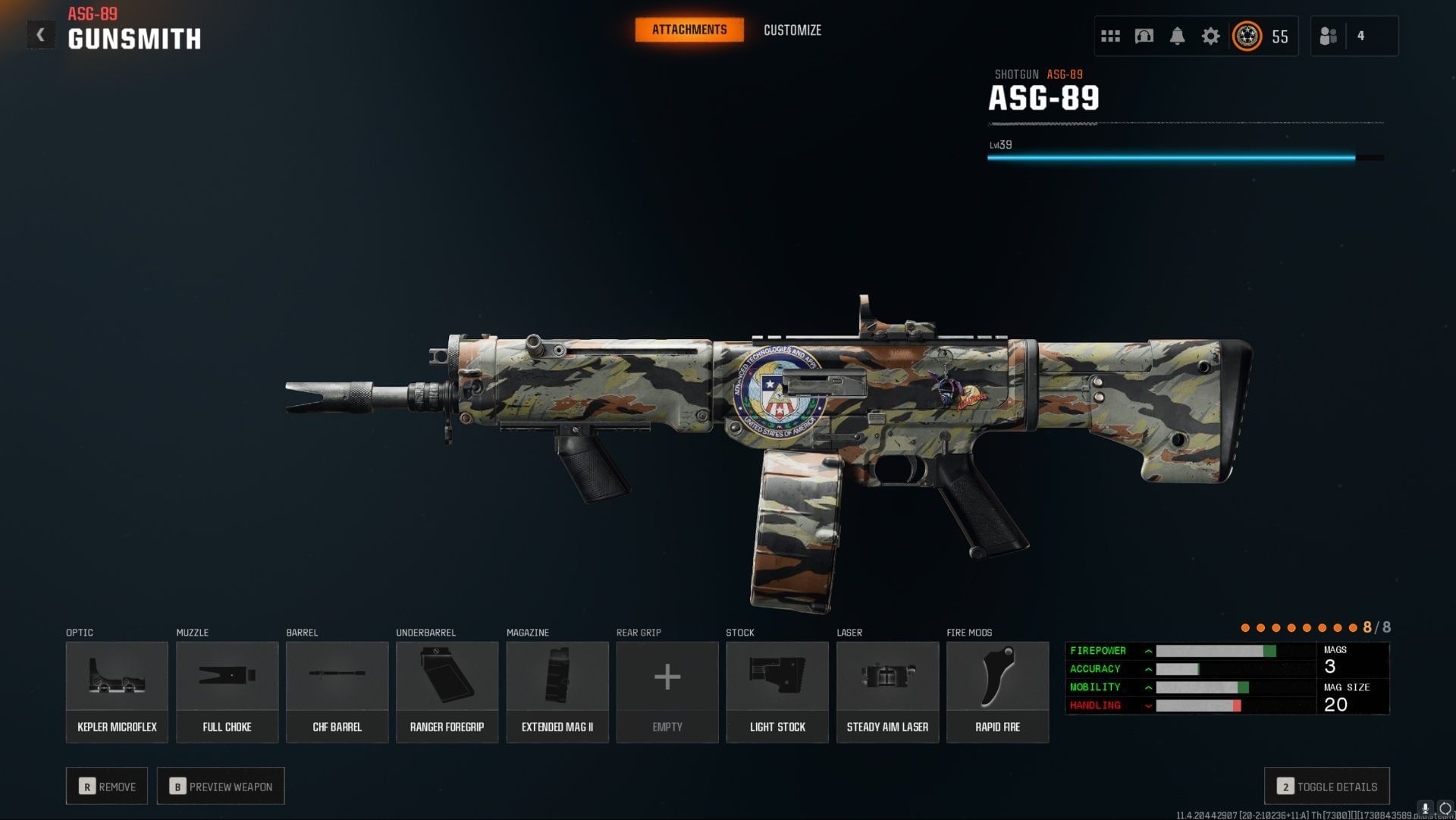Click the Prestige emblem next to 55
1456x820 pixels.
click(x=1246, y=36)
